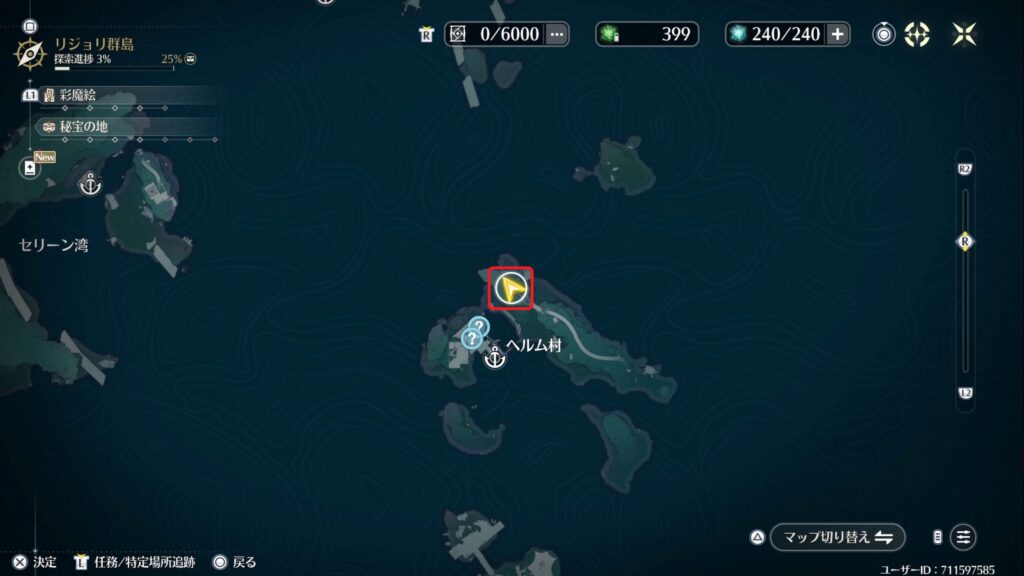Click the four-pointed star crosshair icon

[917, 35]
